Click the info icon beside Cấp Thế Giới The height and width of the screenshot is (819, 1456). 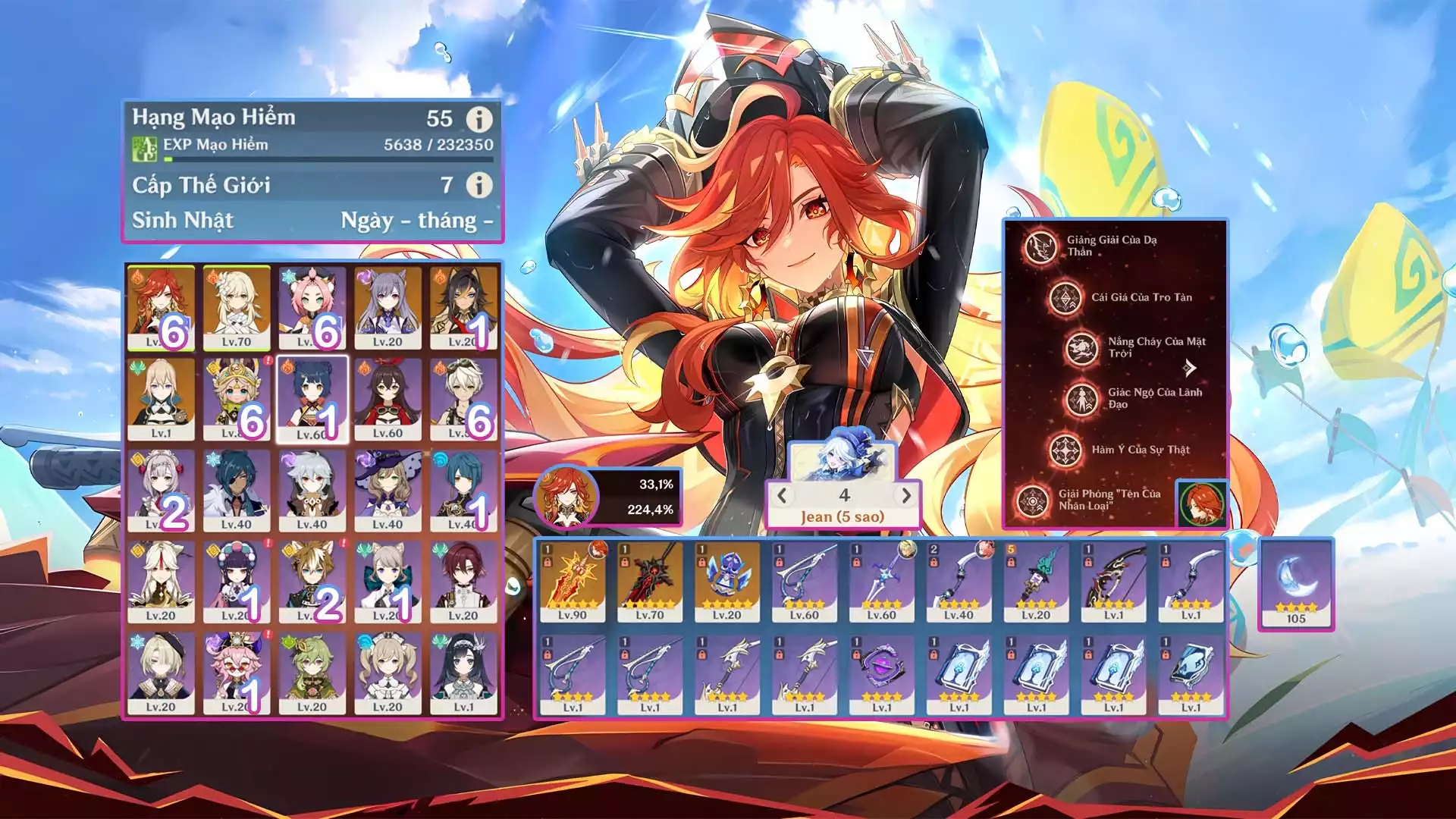coord(479,184)
